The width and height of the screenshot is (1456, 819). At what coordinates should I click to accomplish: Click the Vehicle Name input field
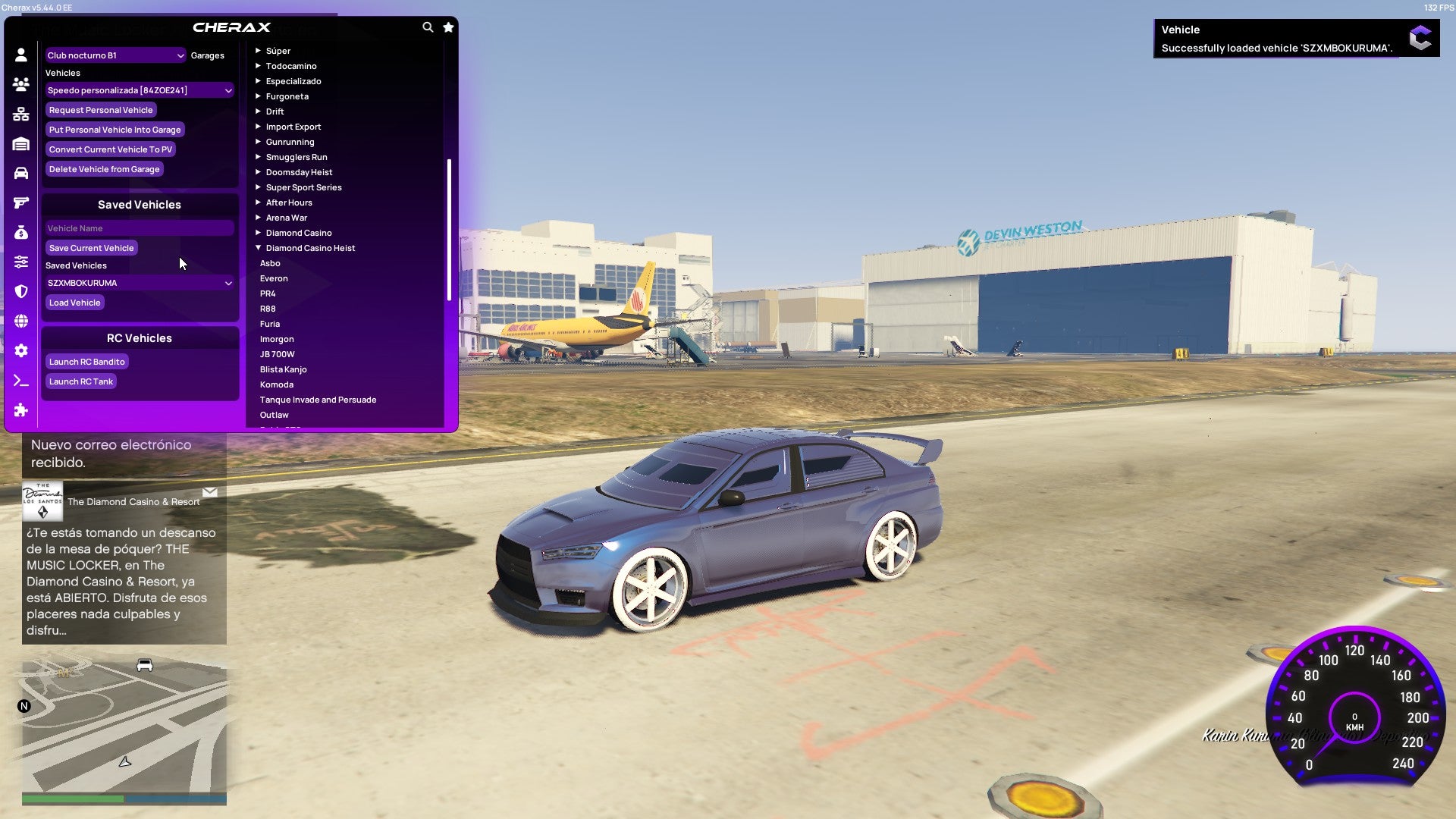tap(140, 227)
